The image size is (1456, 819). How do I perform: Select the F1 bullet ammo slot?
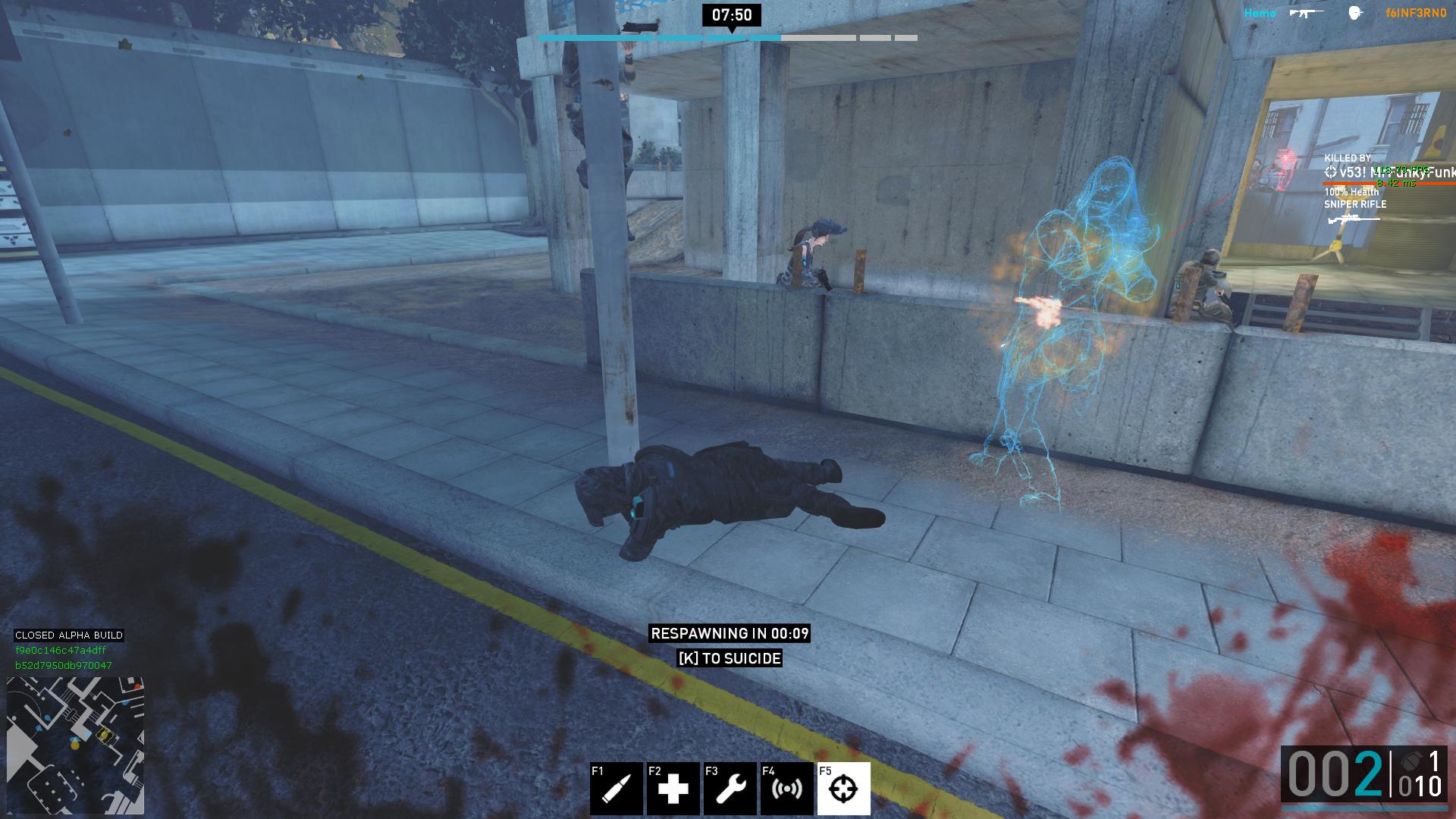(x=616, y=789)
